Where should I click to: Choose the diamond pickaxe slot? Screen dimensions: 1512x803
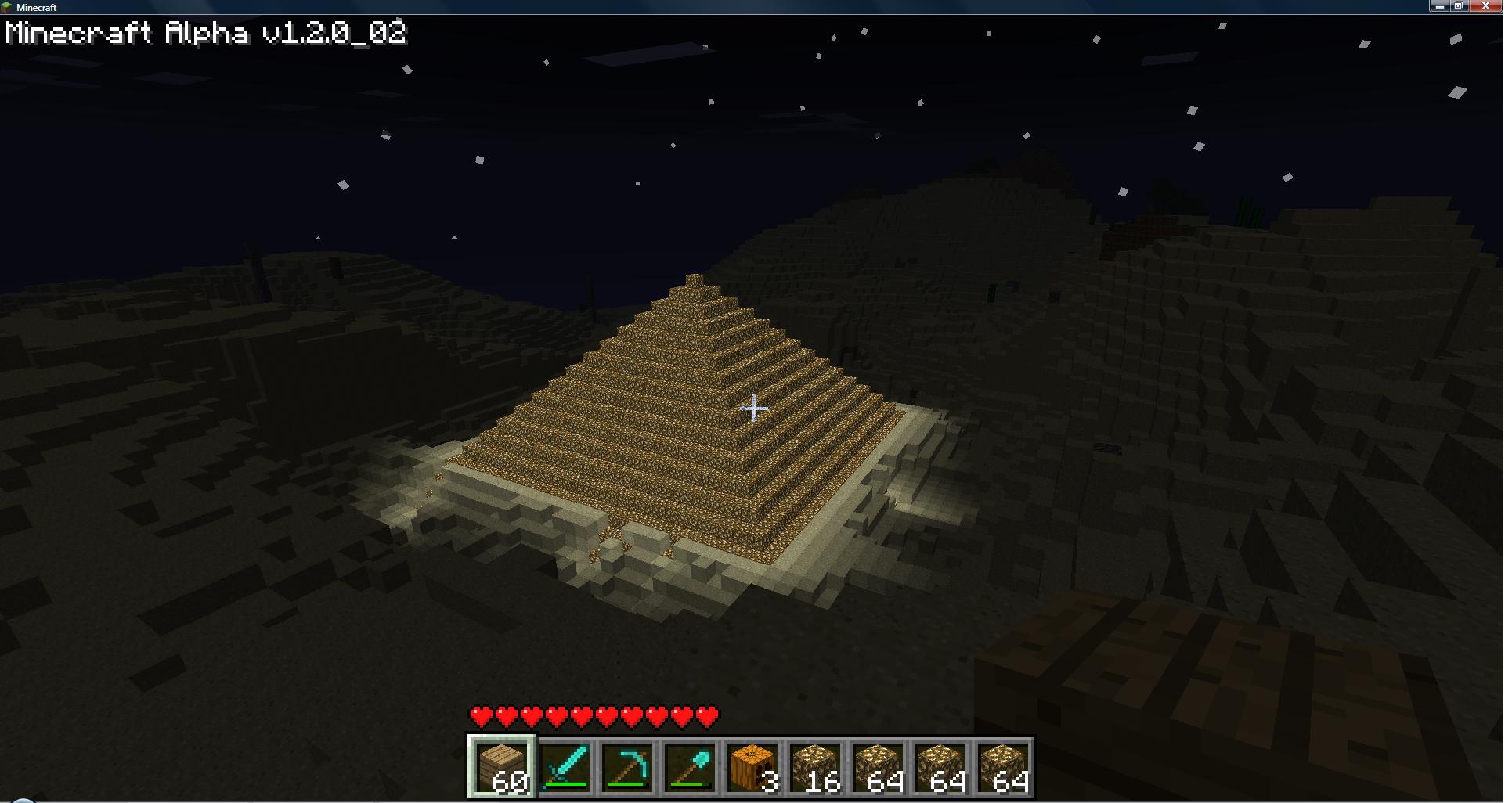point(627,767)
